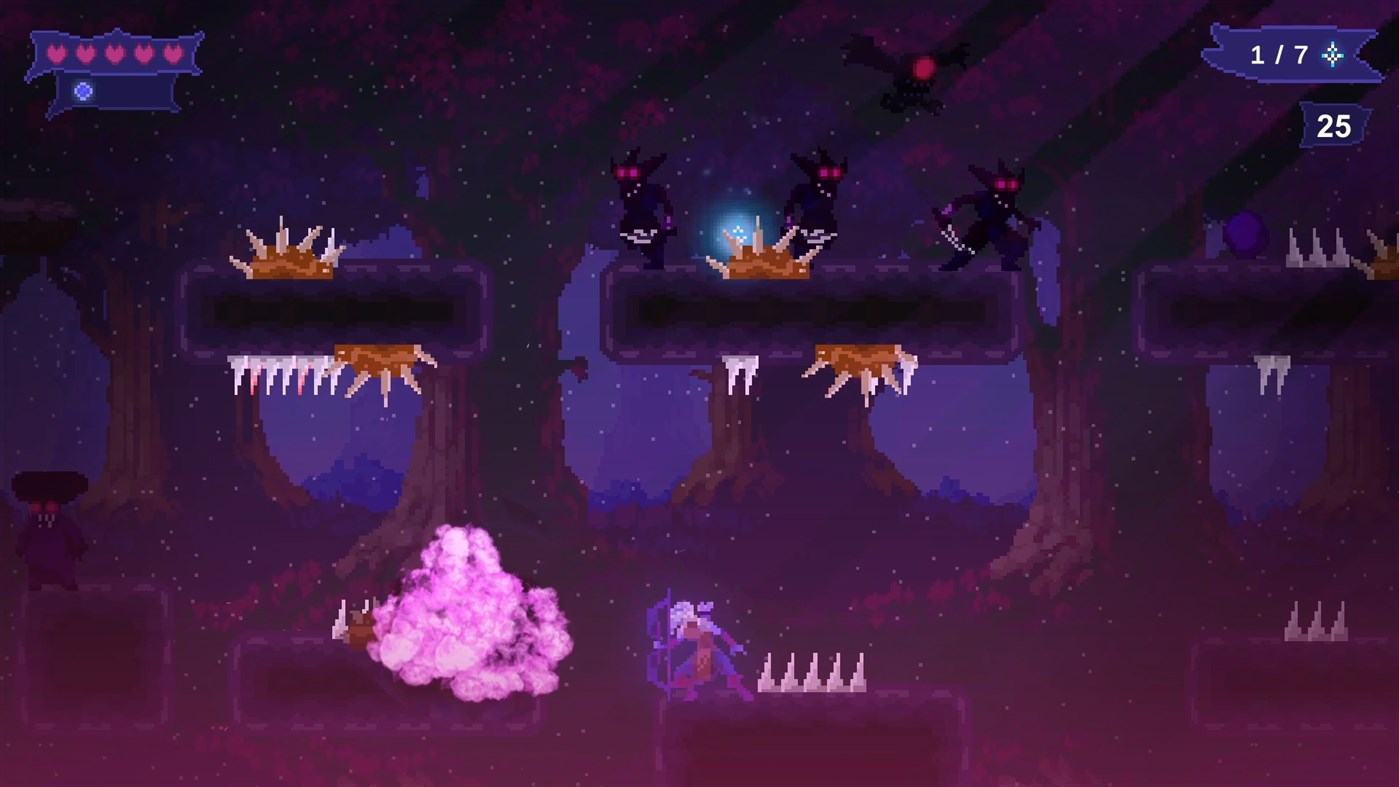Click the second heart icon on the HUD
Viewport: 1399px width, 787px height.
[86, 52]
